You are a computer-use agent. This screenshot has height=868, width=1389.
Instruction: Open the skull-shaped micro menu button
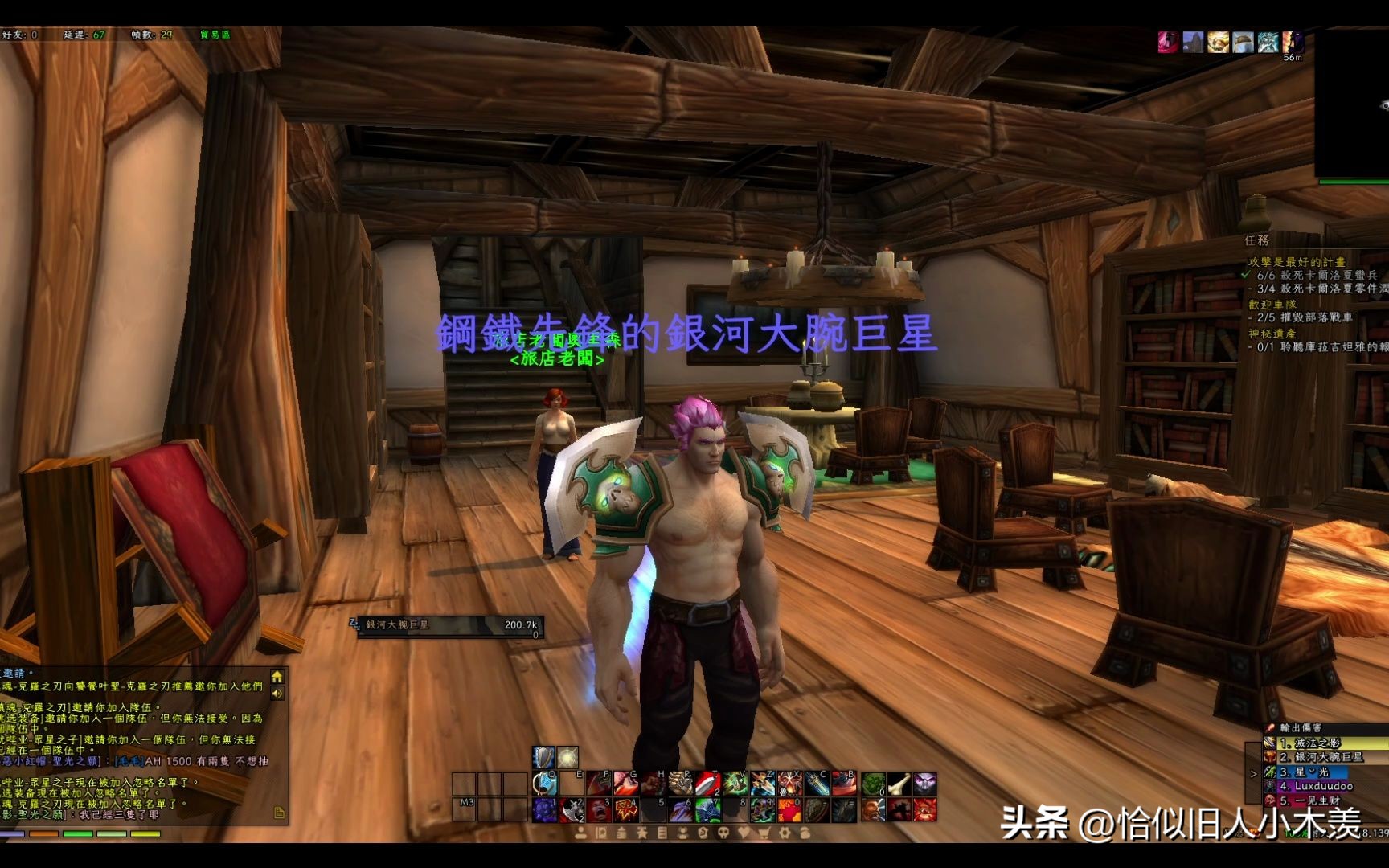tap(723, 833)
